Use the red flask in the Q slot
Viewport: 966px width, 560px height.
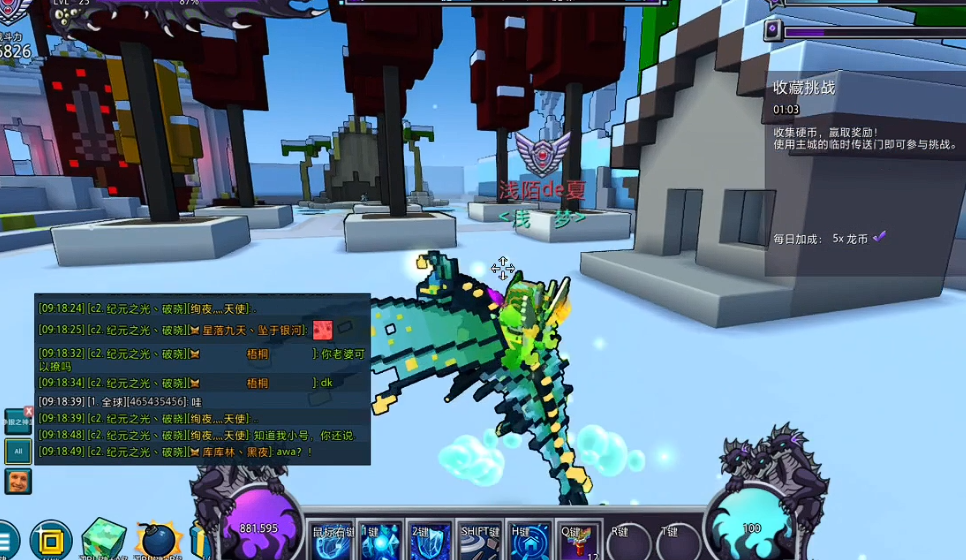pyautogui.click(x=579, y=541)
